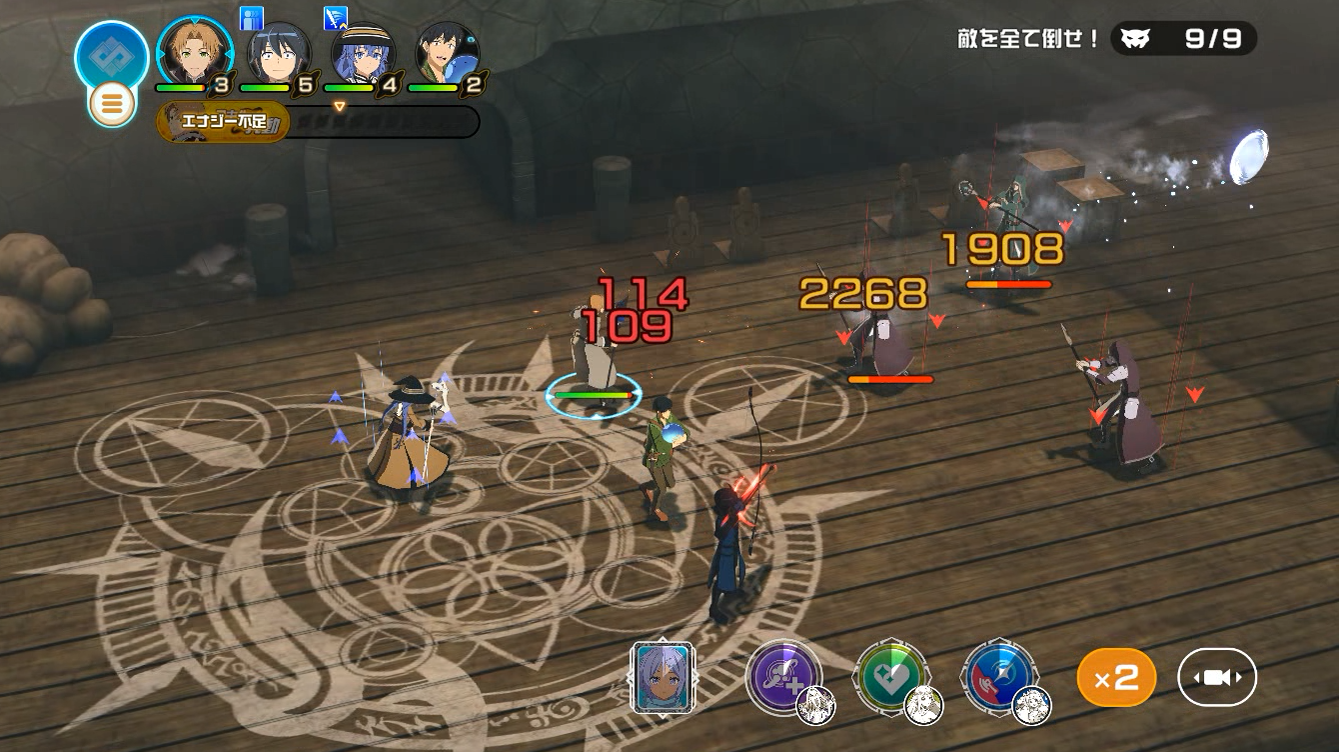Tap the blue interlocked-squares auto button
The image size is (1339, 752).
(x=110, y=54)
